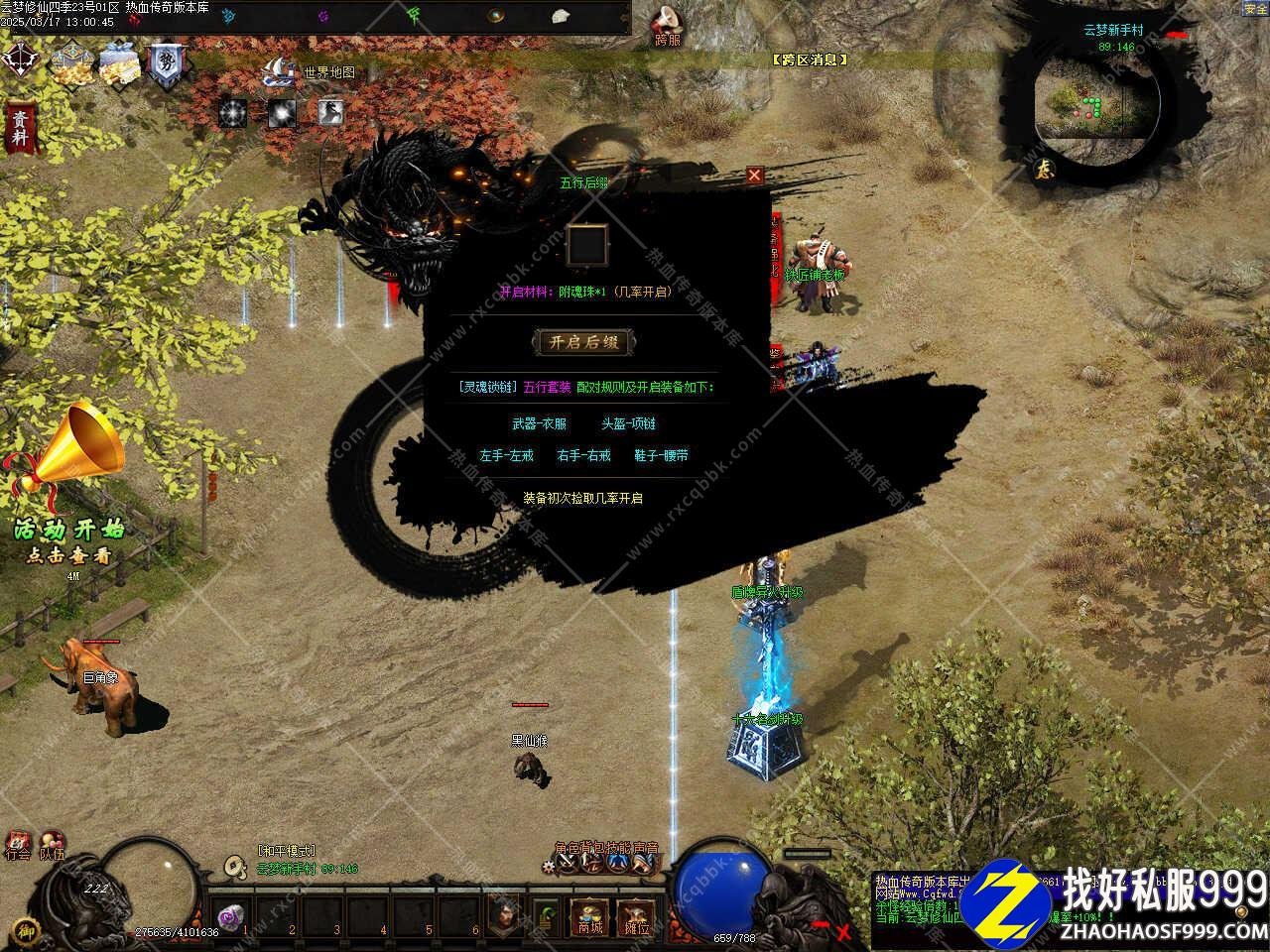Open the red 资料 banner
This screenshot has height=952, width=1270.
pyautogui.click(x=18, y=129)
